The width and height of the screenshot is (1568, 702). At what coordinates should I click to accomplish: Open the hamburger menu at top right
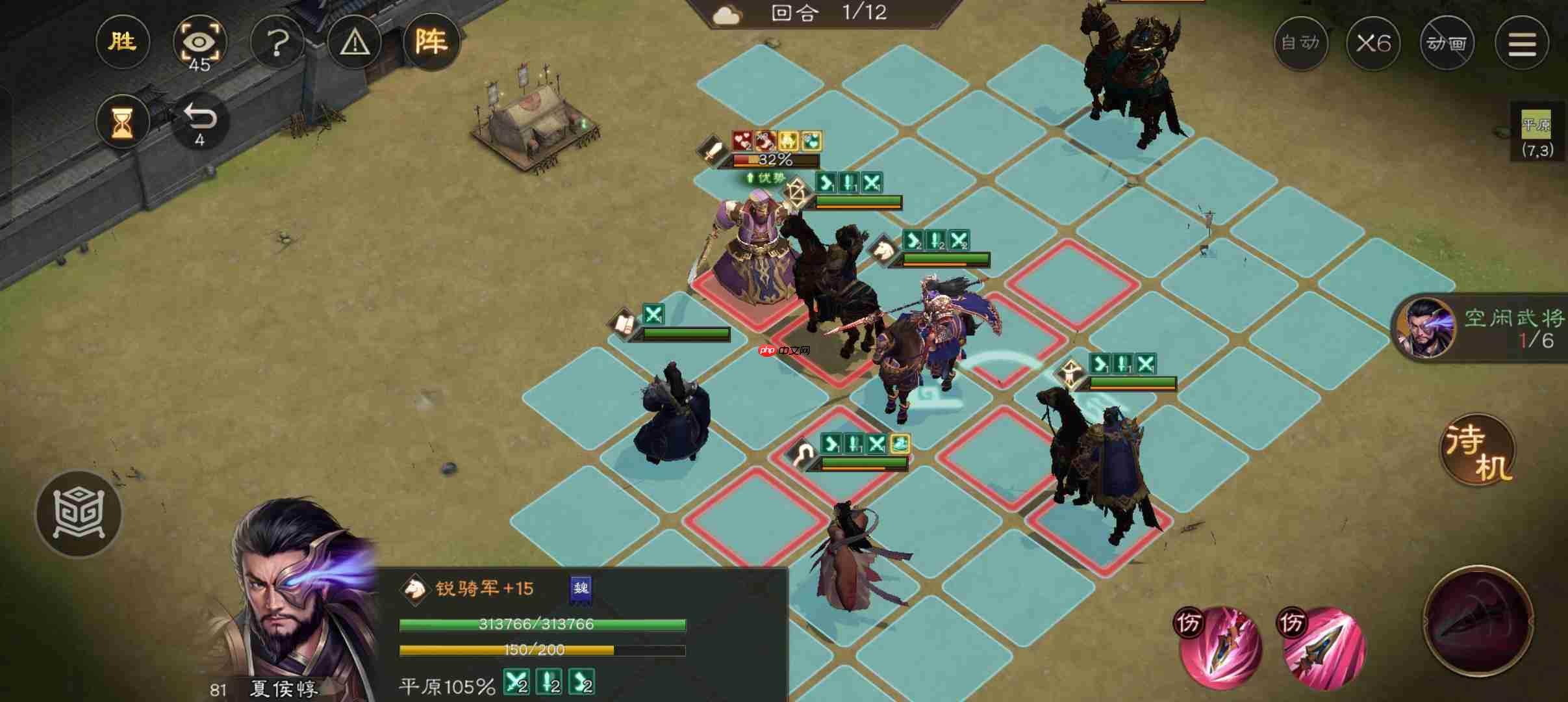1523,42
